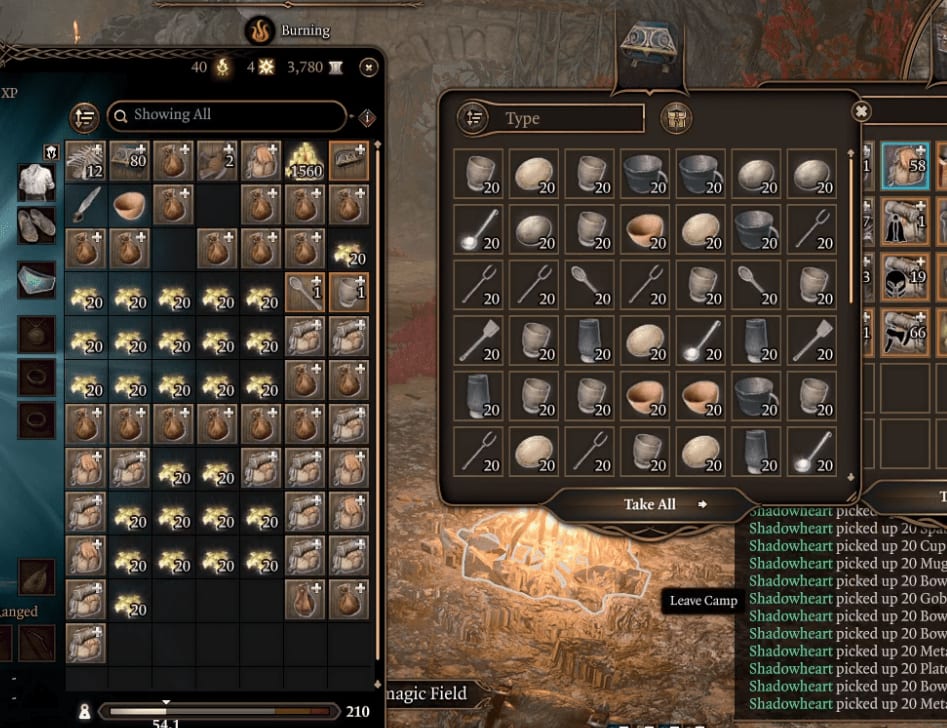Select the wooden spoon slot with count 1
Viewport: 947px width, 728px height.
click(305, 292)
